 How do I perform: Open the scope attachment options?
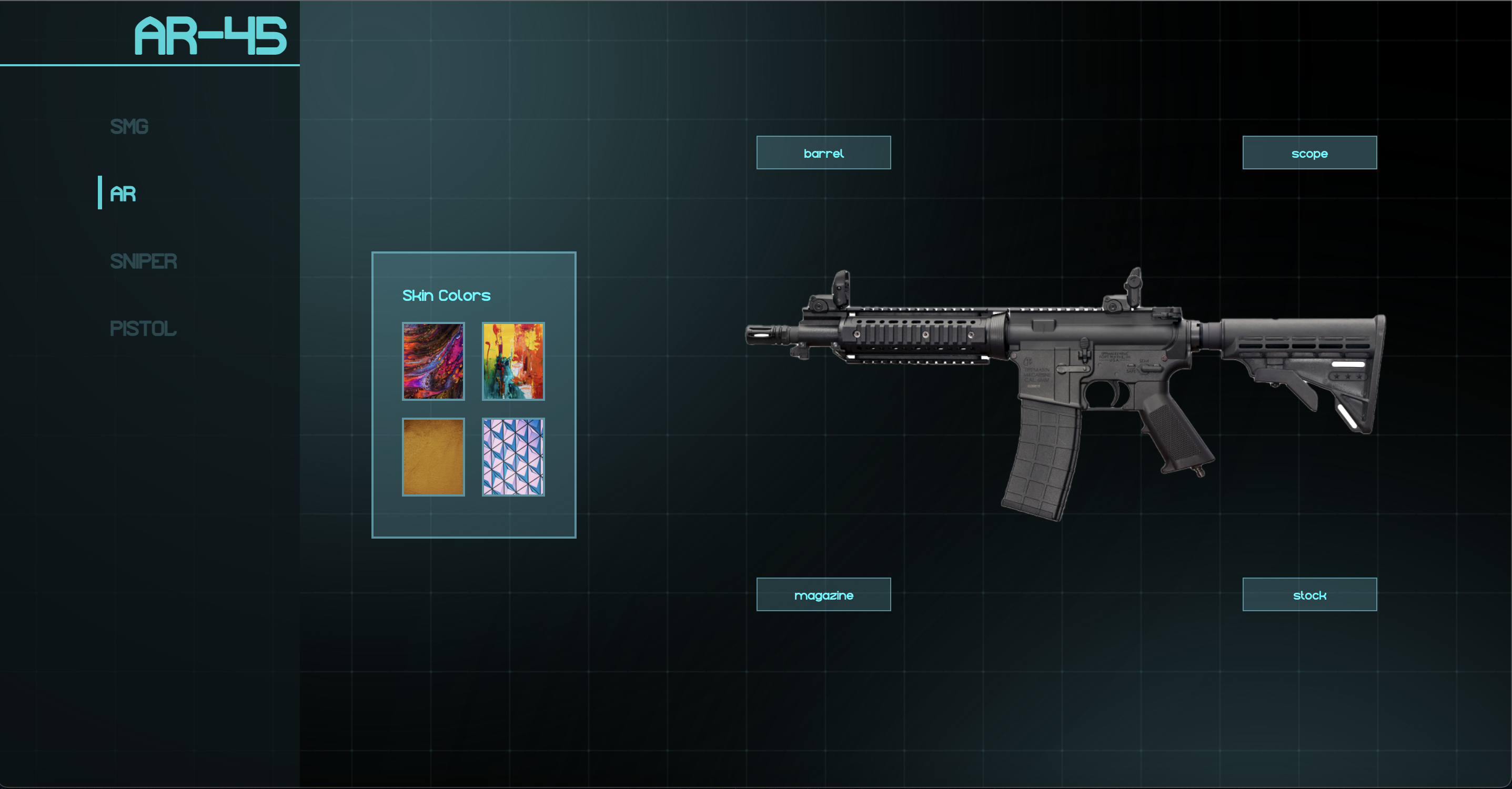coord(1309,153)
